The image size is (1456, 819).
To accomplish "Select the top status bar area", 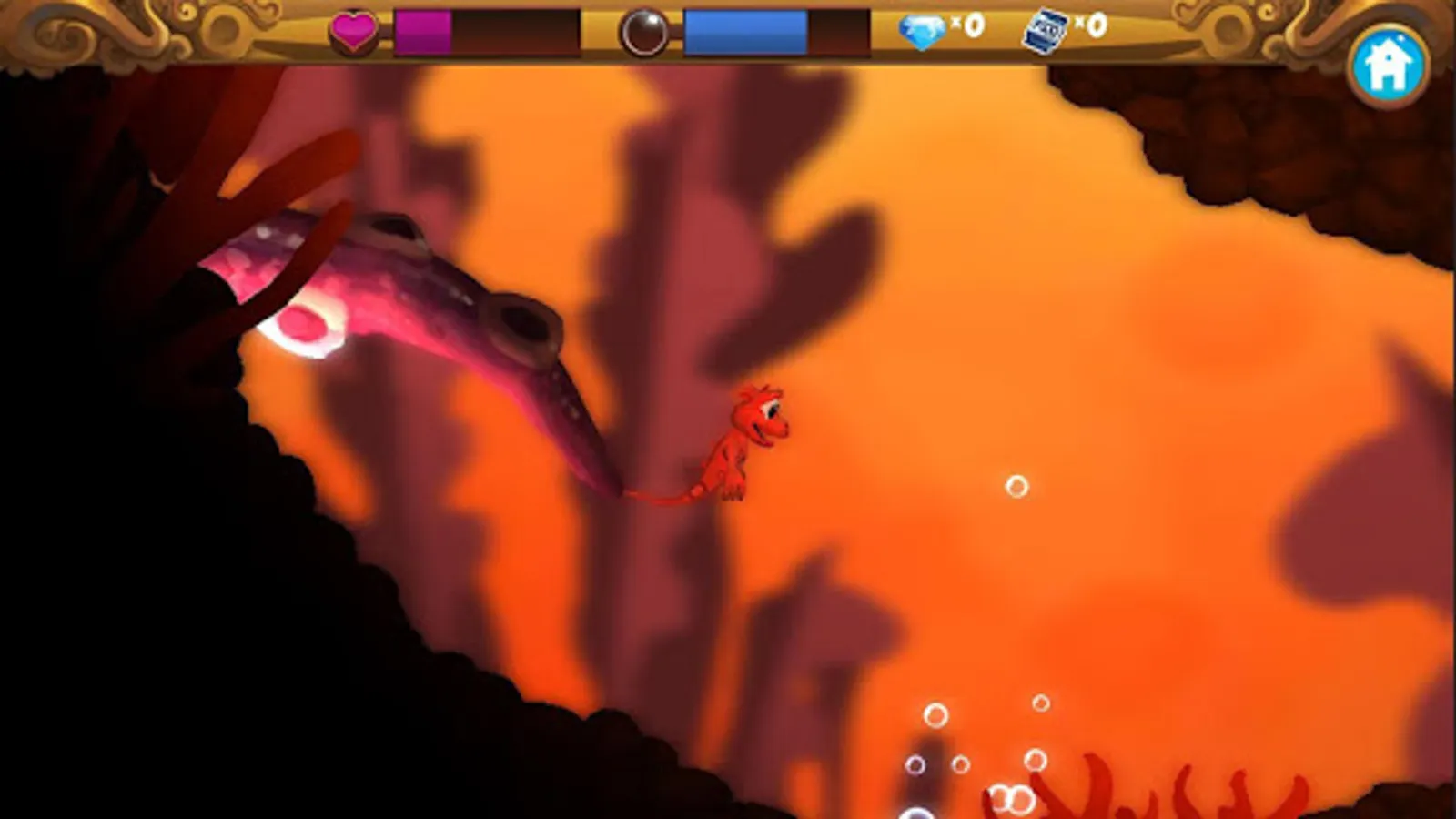I will tap(728, 32).
